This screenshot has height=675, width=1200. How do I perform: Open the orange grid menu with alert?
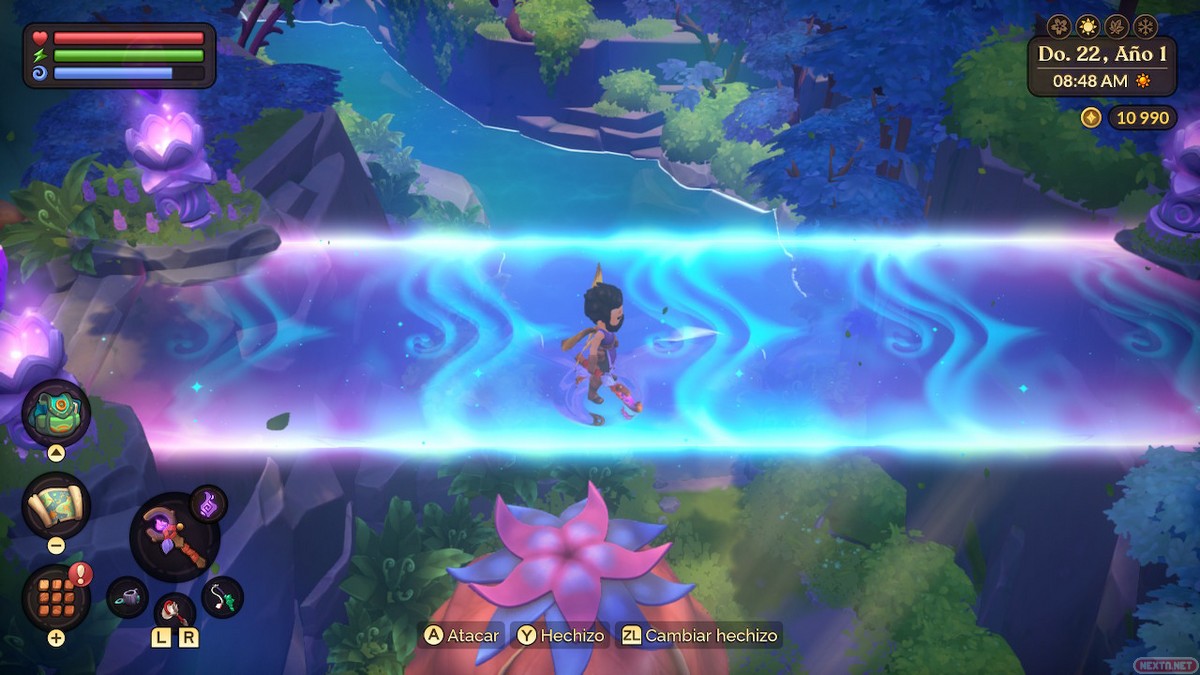tap(56, 597)
